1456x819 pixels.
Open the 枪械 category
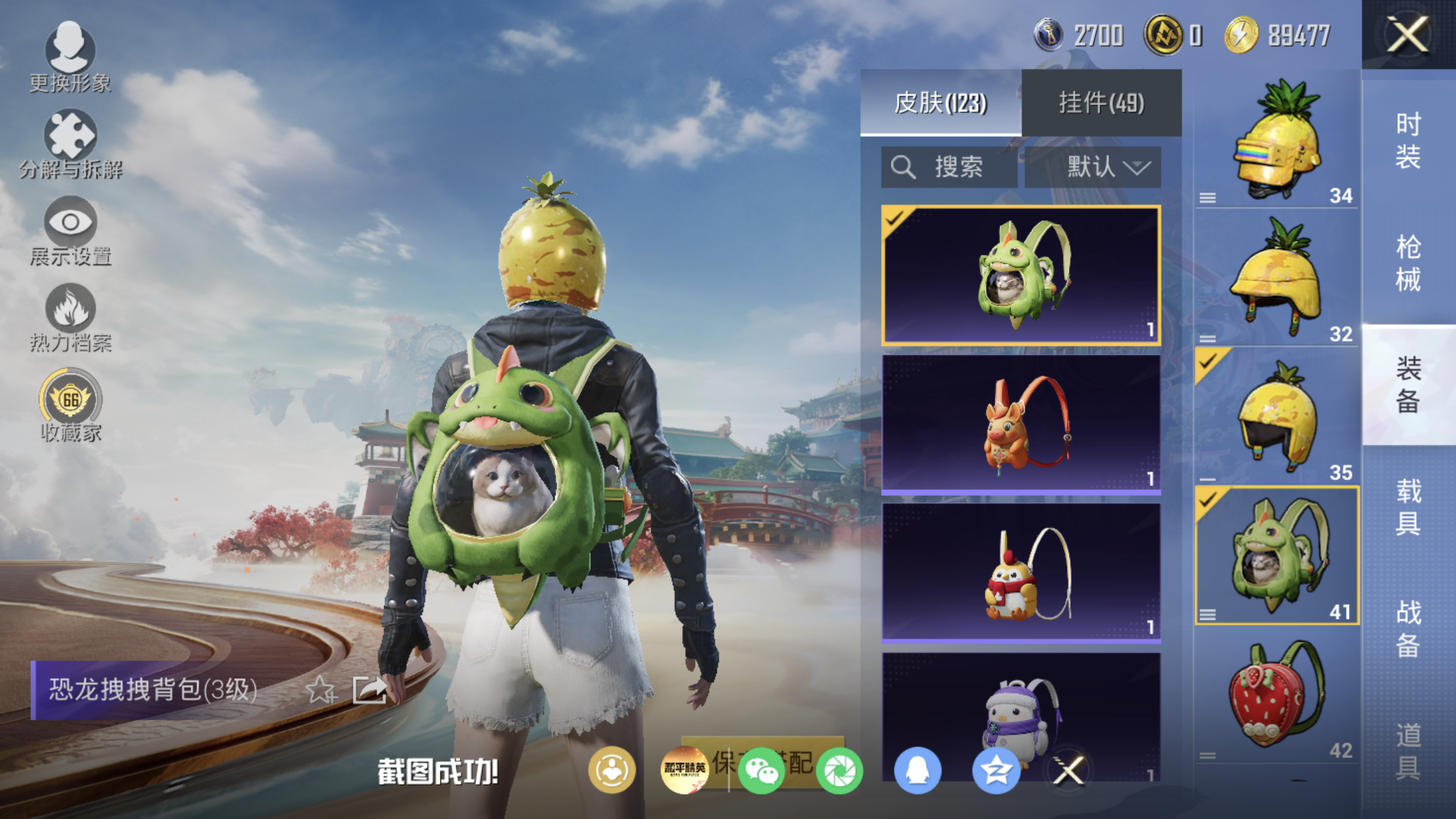(x=1408, y=262)
